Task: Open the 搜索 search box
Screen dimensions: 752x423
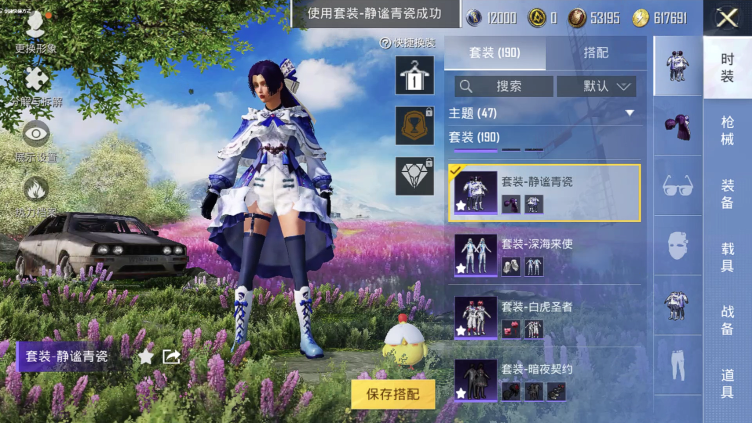Action: tap(503, 86)
